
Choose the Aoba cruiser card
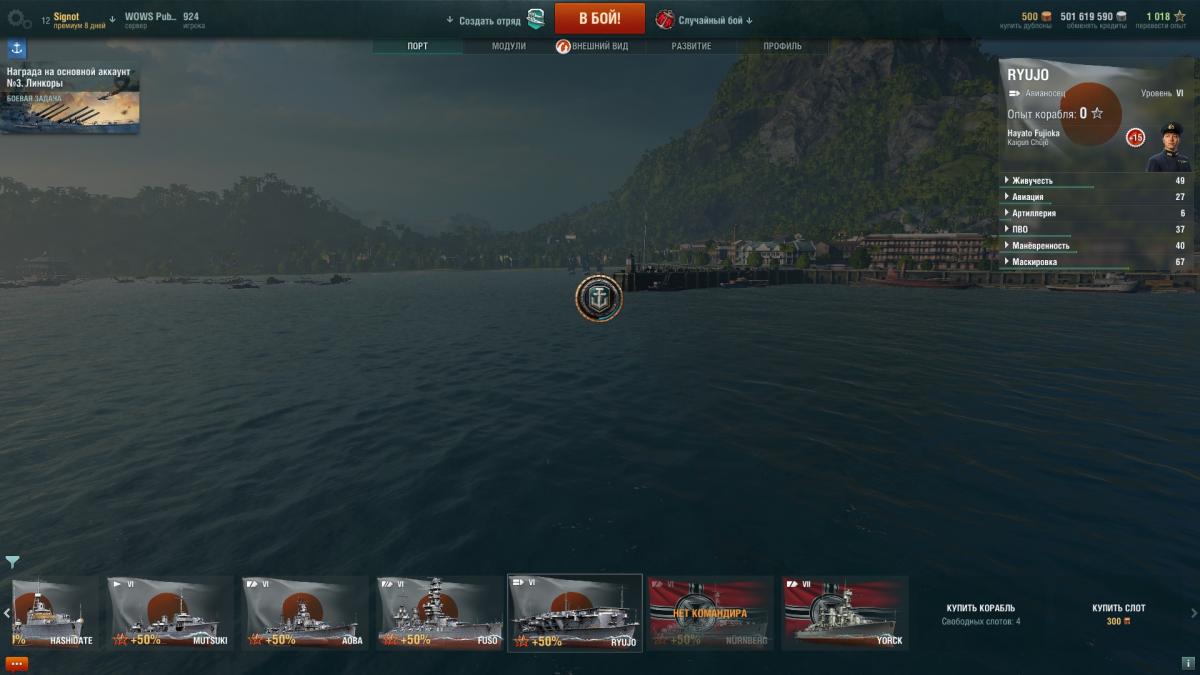[x=304, y=612]
